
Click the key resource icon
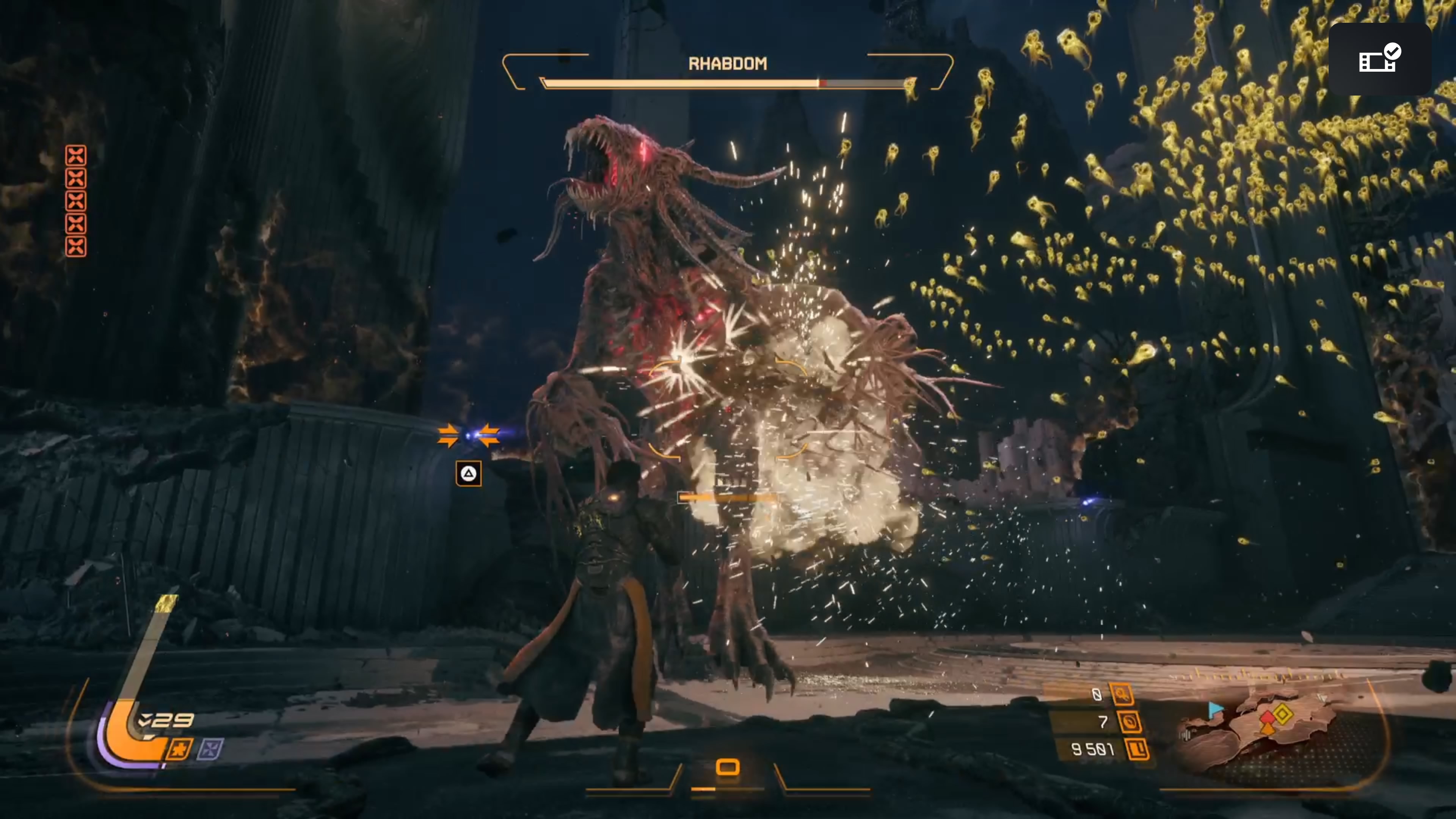click(1122, 694)
